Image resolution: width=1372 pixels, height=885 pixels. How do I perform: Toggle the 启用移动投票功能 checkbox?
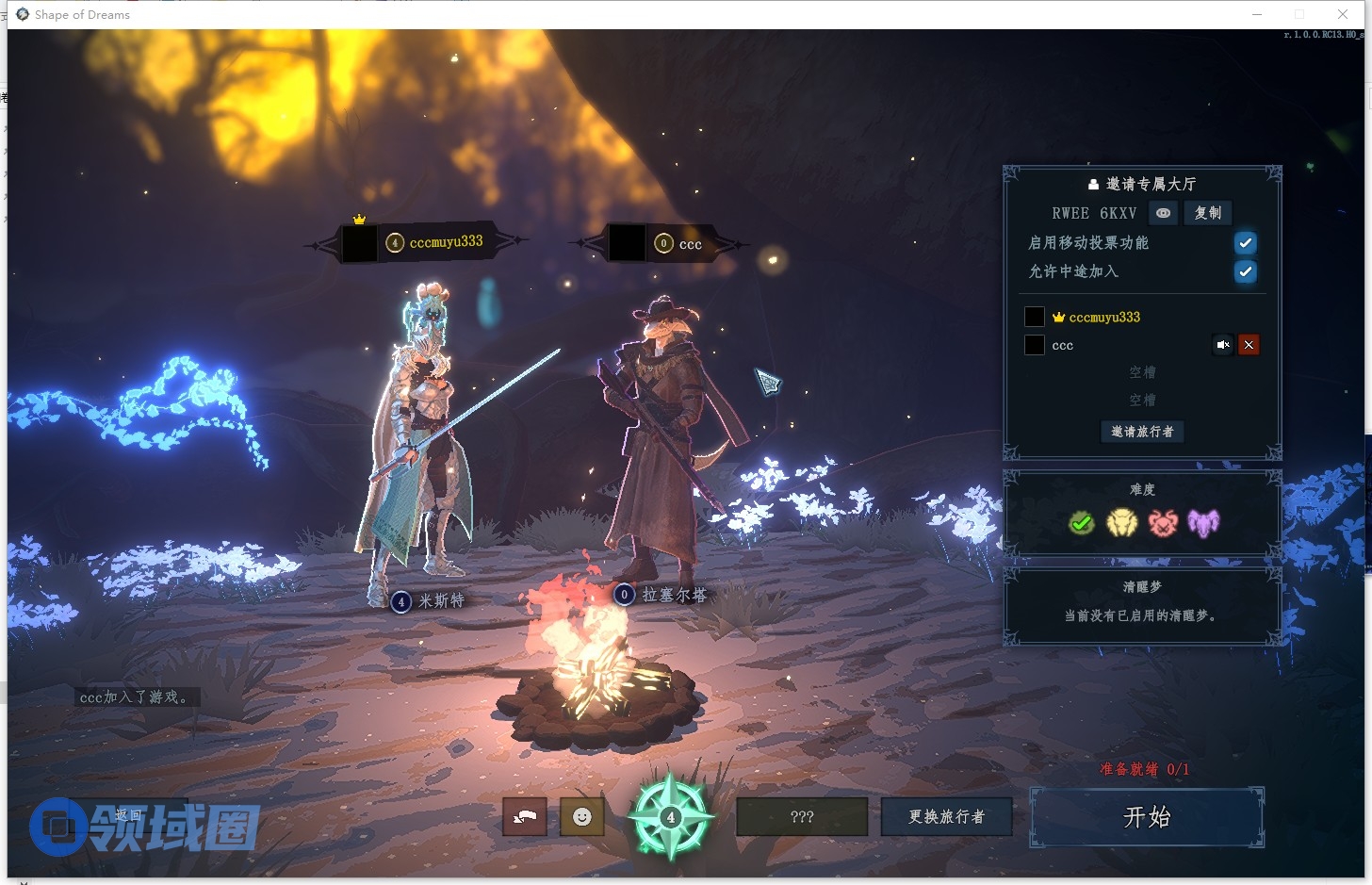pos(1245,243)
